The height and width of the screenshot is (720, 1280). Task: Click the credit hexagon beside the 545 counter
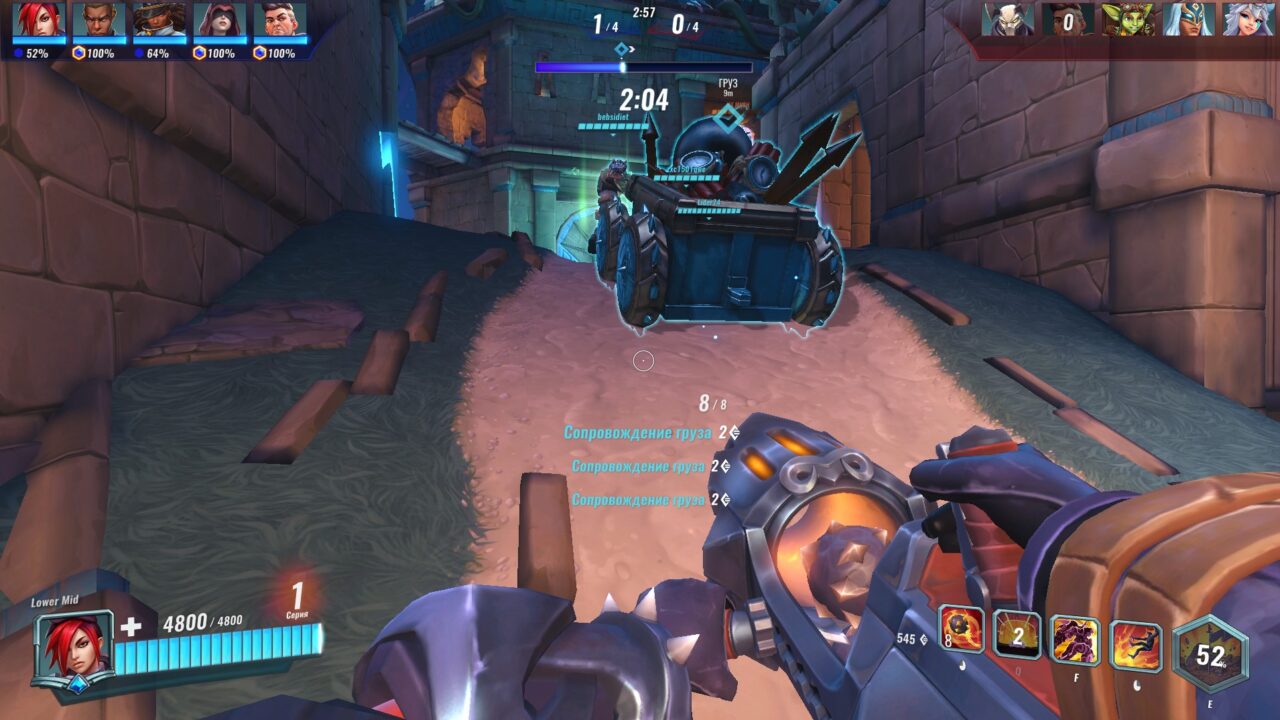922,639
